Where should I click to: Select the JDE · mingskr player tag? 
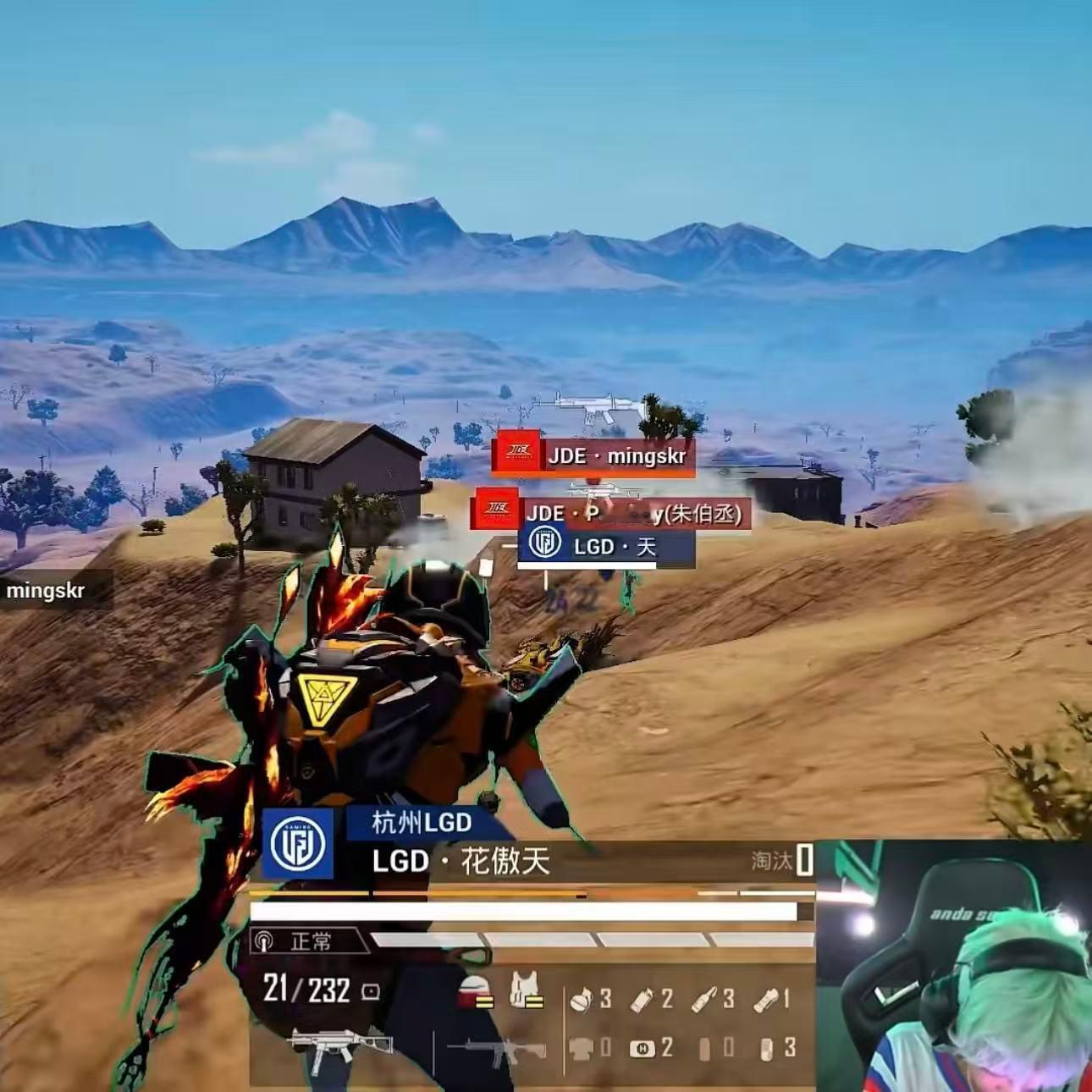(x=593, y=455)
